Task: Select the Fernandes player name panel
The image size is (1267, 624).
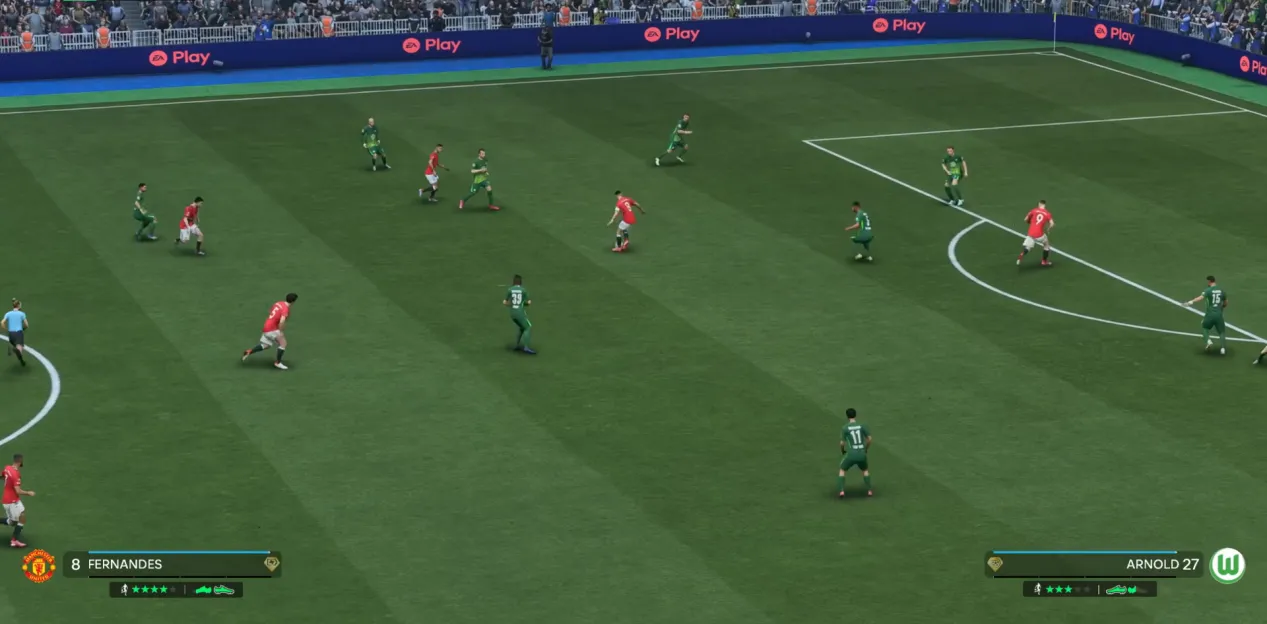Action: point(172,564)
